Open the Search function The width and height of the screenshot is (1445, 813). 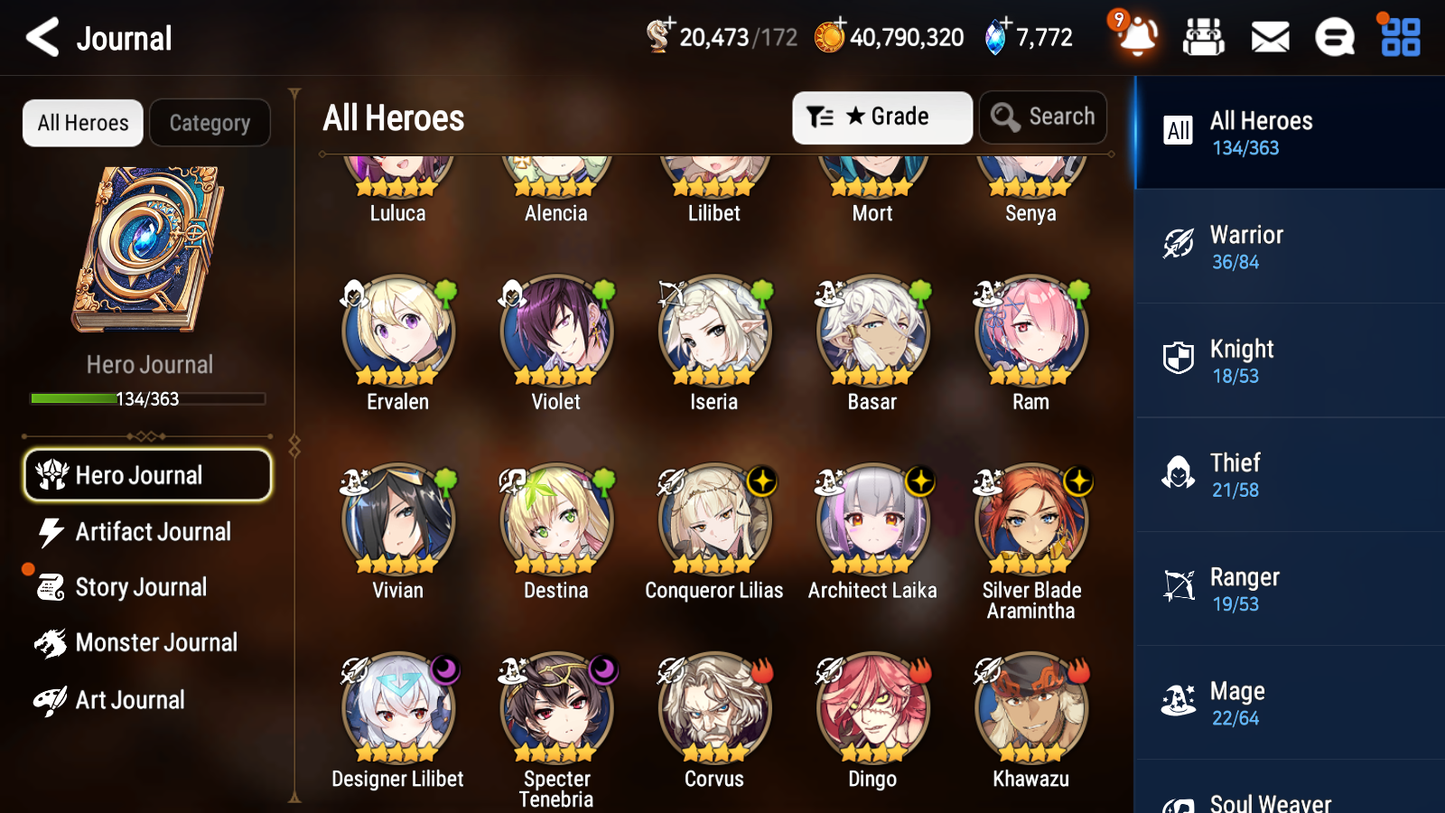[x=1043, y=117]
